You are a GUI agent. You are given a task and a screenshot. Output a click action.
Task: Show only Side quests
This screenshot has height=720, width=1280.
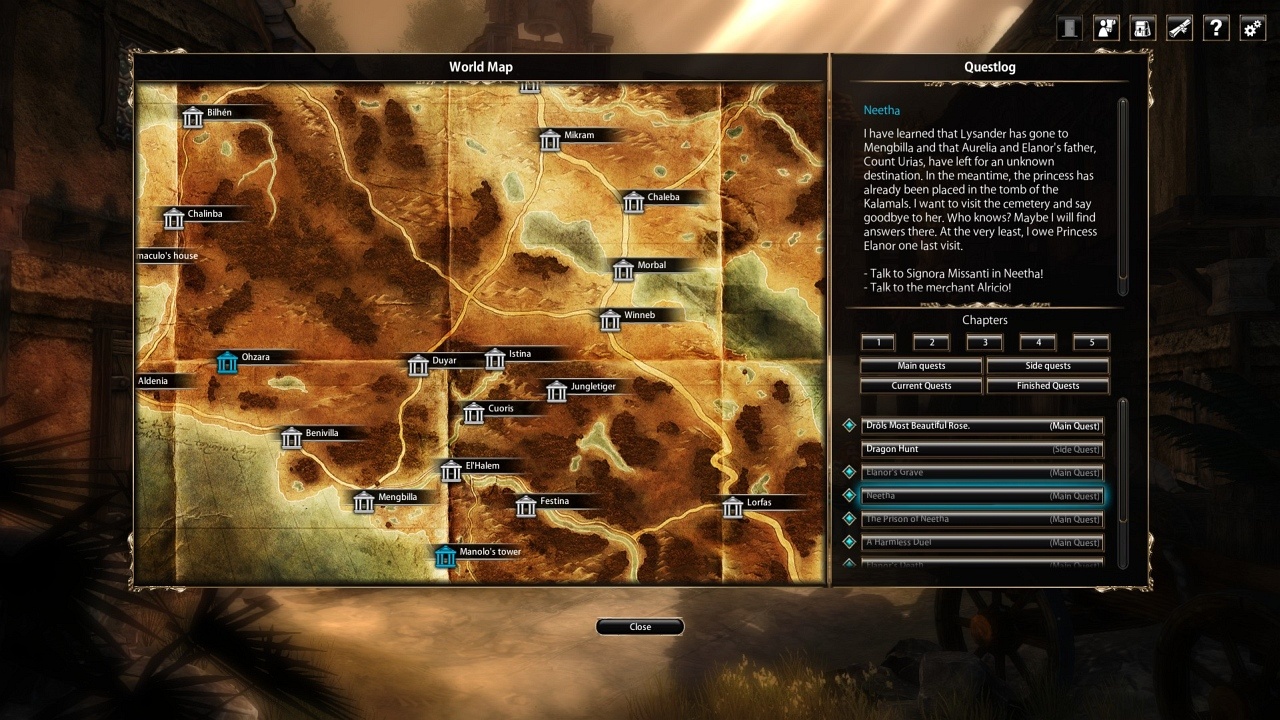[1047, 366]
